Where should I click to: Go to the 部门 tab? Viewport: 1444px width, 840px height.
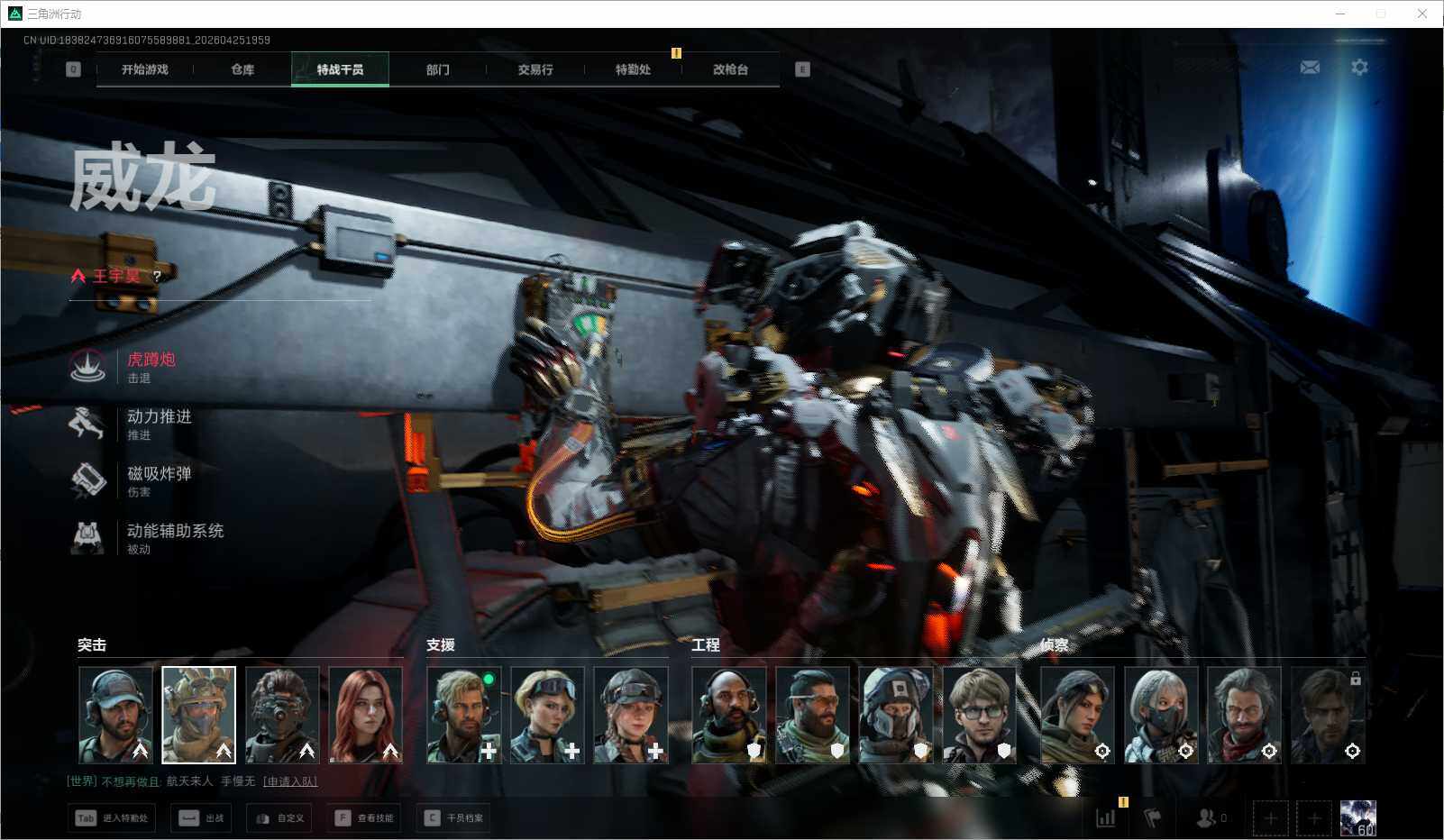click(x=438, y=69)
